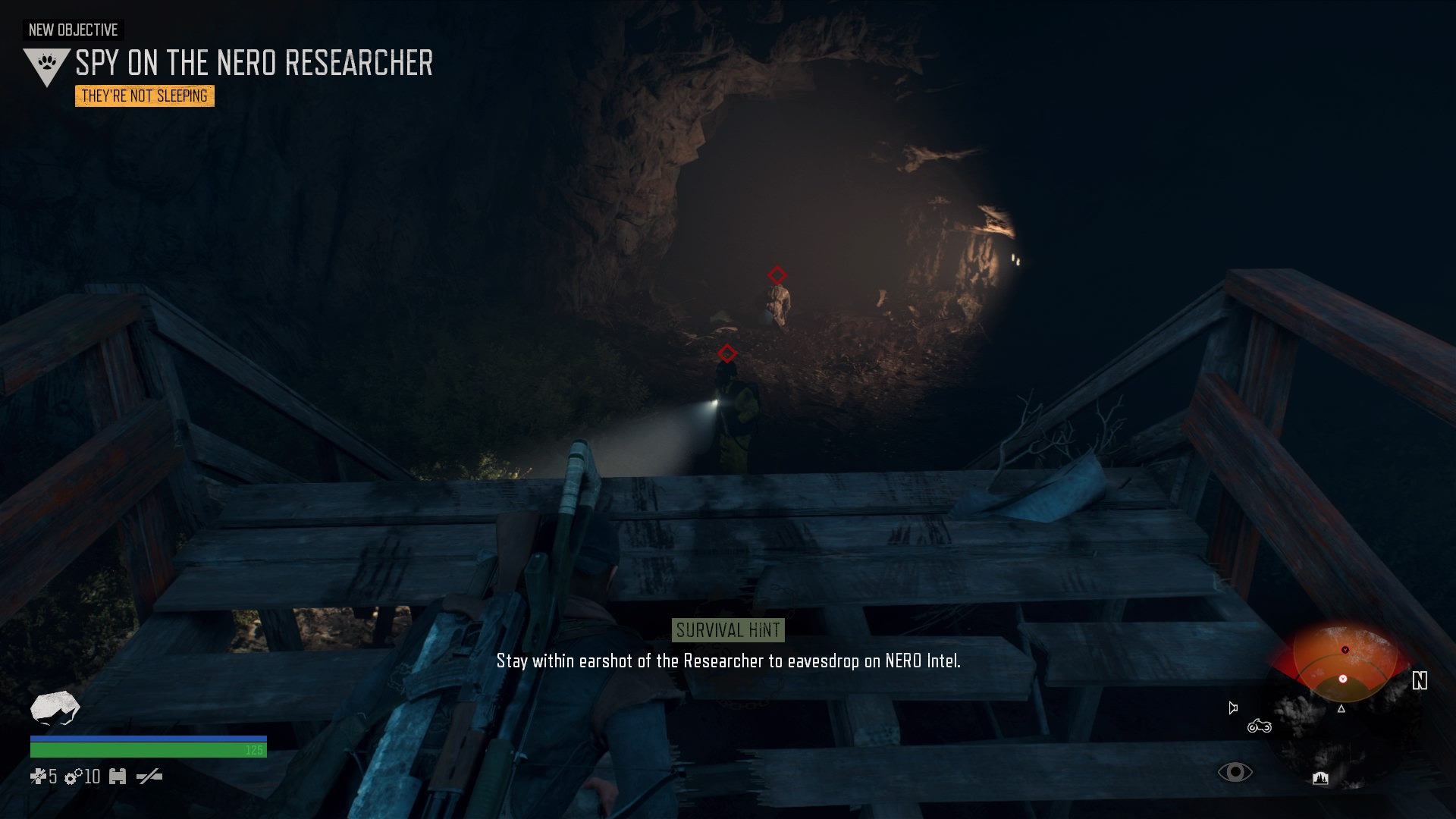This screenshot has height=819, width=1456.
Task: Click the NEW OBJECTIVE label
Action: [73, 30]
